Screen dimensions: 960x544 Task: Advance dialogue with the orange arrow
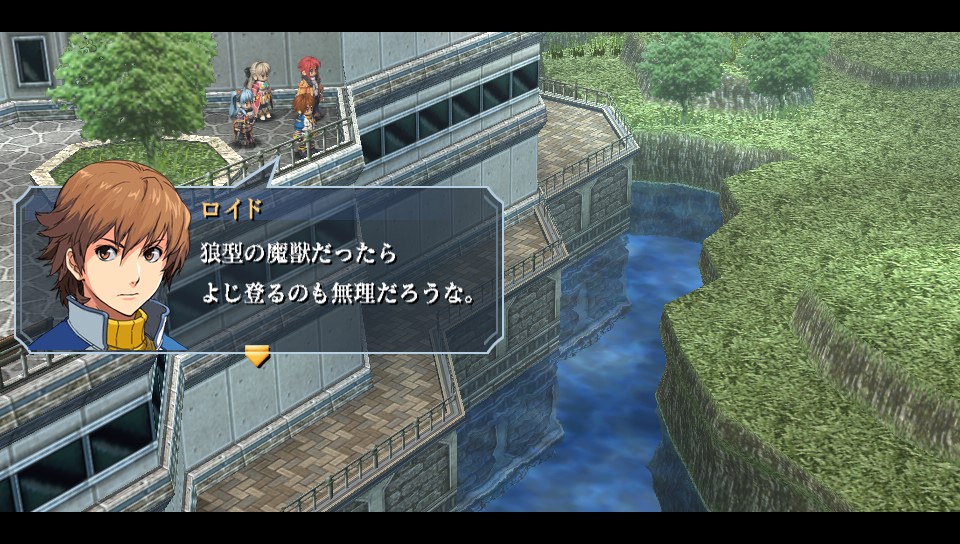coord(257,355)
